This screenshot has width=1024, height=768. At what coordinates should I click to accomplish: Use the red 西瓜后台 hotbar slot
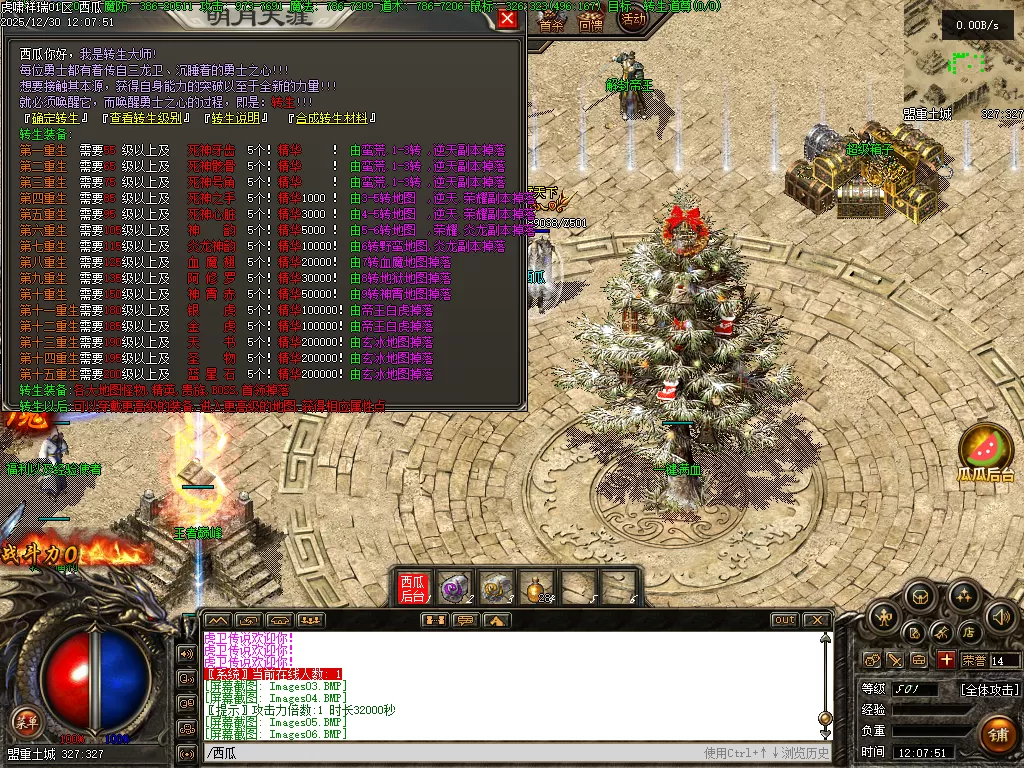click(x=413, y=587)
